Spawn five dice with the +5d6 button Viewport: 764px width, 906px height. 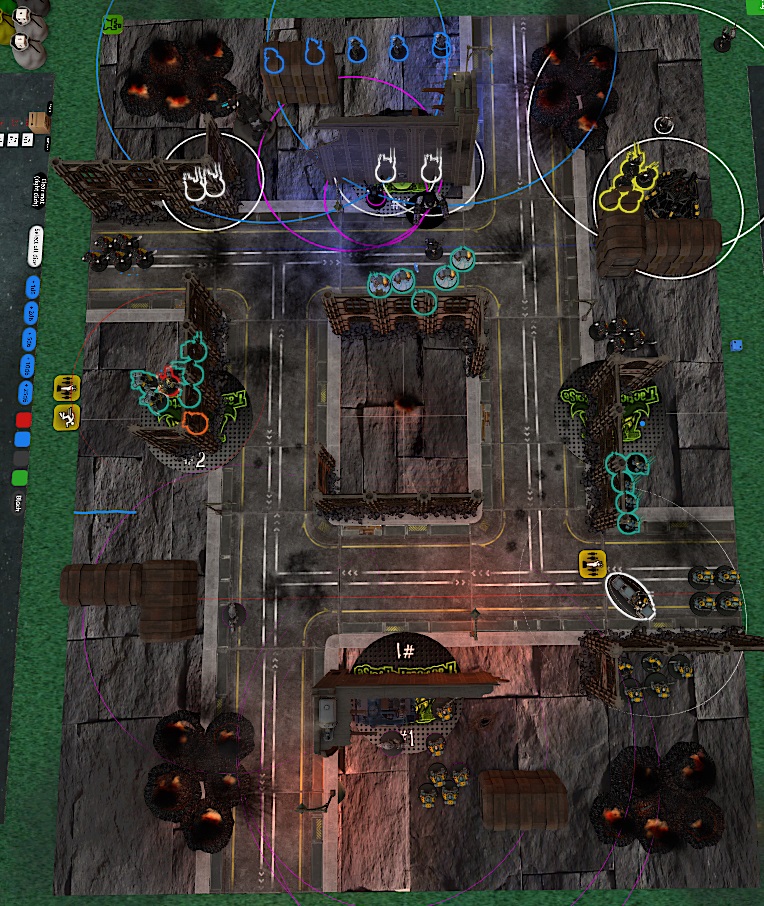click(x=31, y=340)
